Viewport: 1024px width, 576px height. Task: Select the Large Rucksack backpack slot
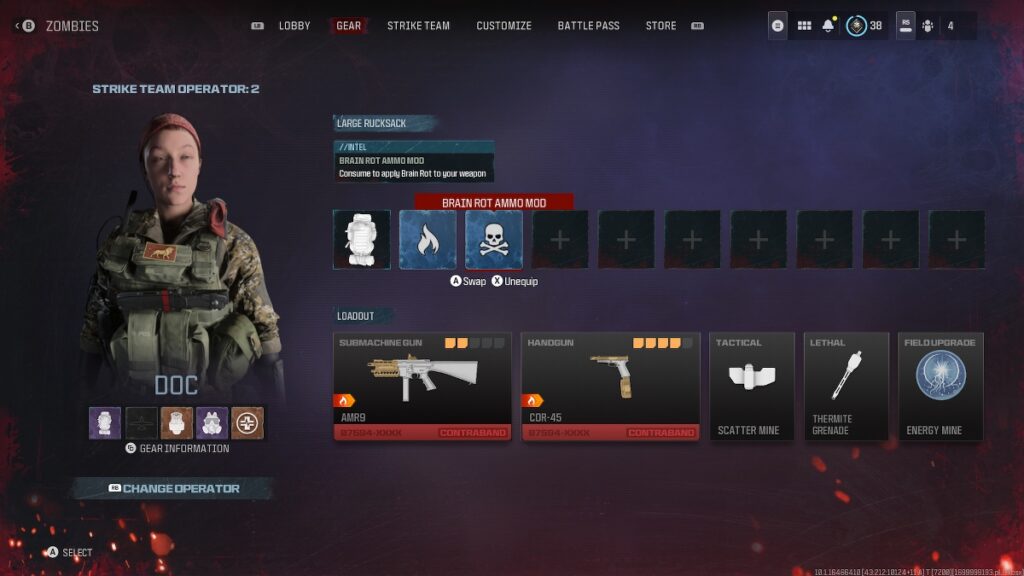(361, 240)
